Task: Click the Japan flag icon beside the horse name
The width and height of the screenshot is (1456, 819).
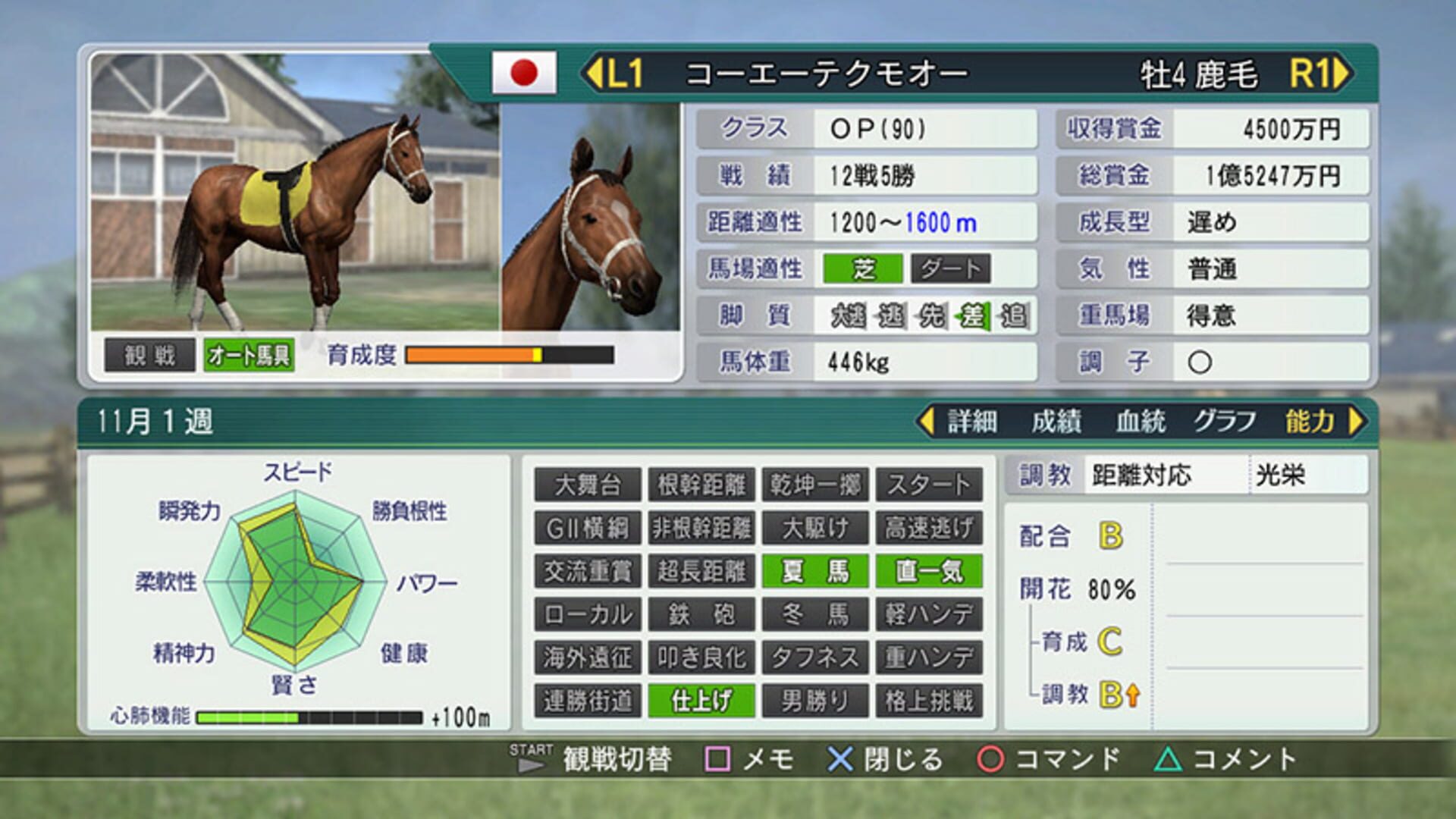Action: point(526,73)
